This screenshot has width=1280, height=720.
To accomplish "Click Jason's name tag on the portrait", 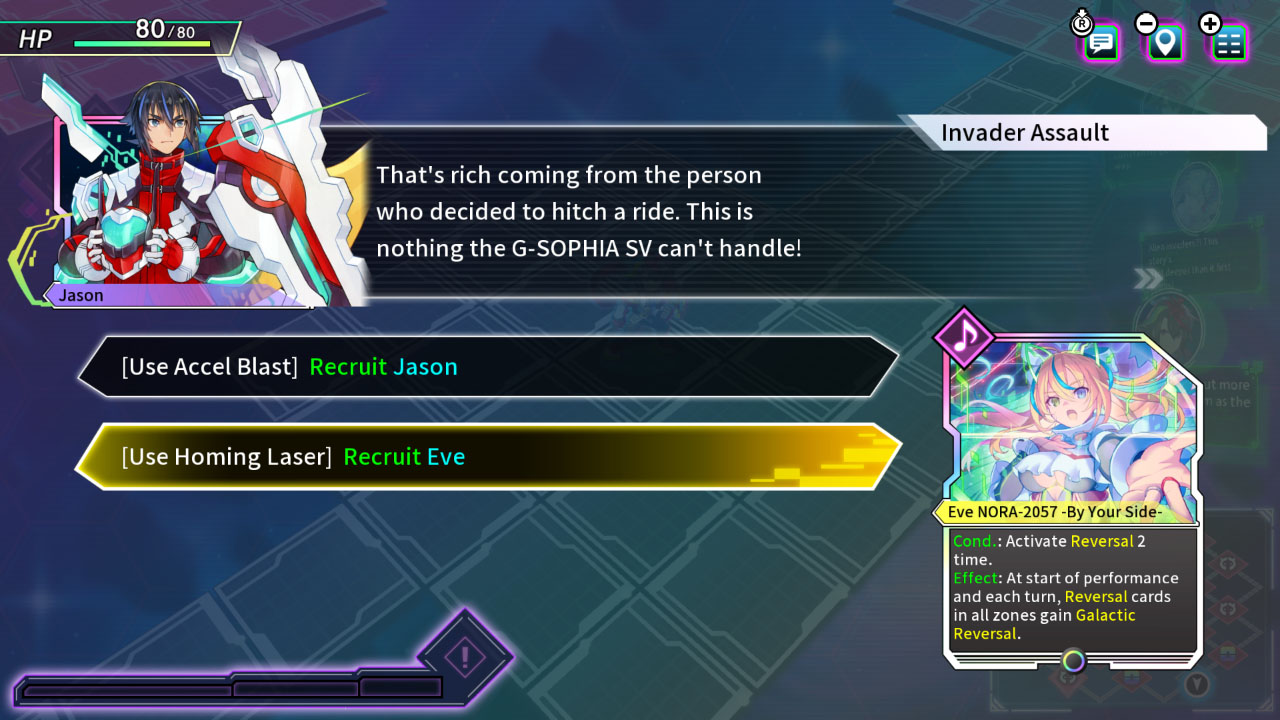I will point(80,295).
